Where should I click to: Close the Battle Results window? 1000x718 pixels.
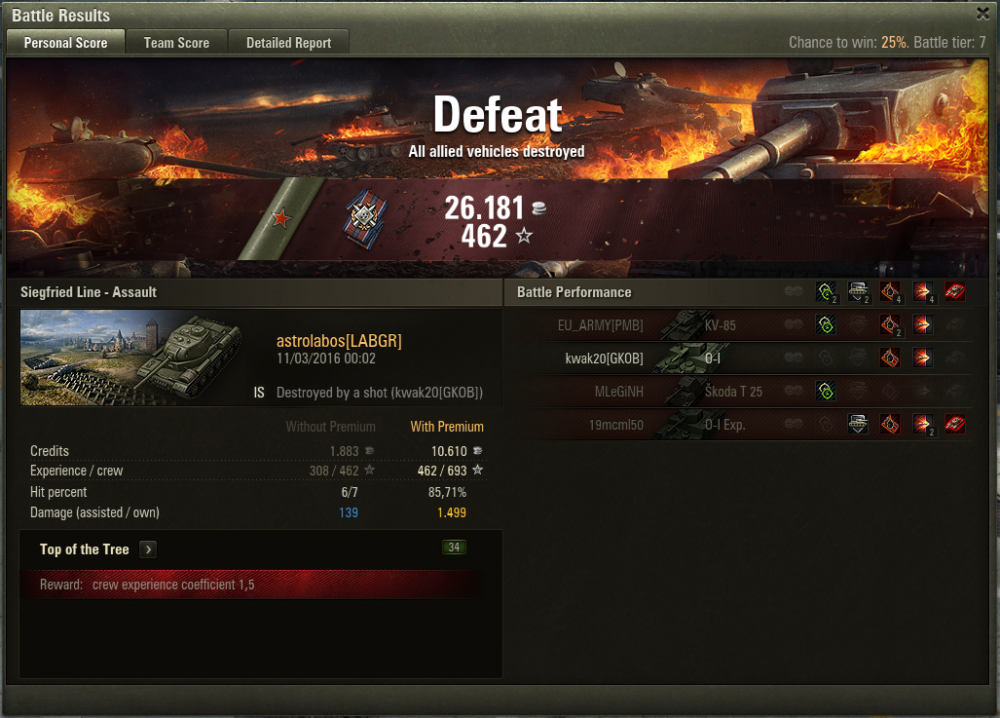[983, 13]
